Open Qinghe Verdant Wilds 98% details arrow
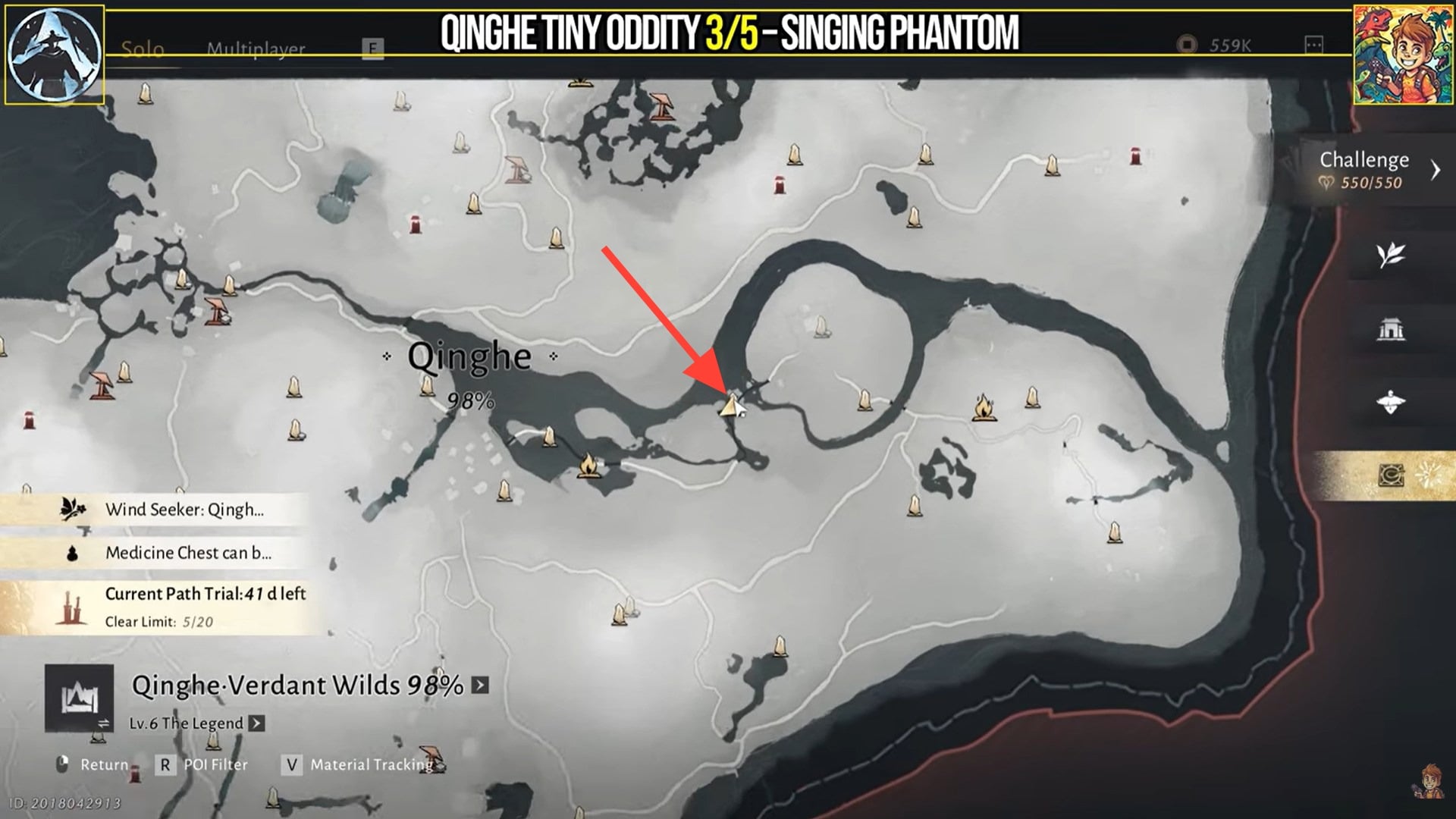 tap(480, 683)
